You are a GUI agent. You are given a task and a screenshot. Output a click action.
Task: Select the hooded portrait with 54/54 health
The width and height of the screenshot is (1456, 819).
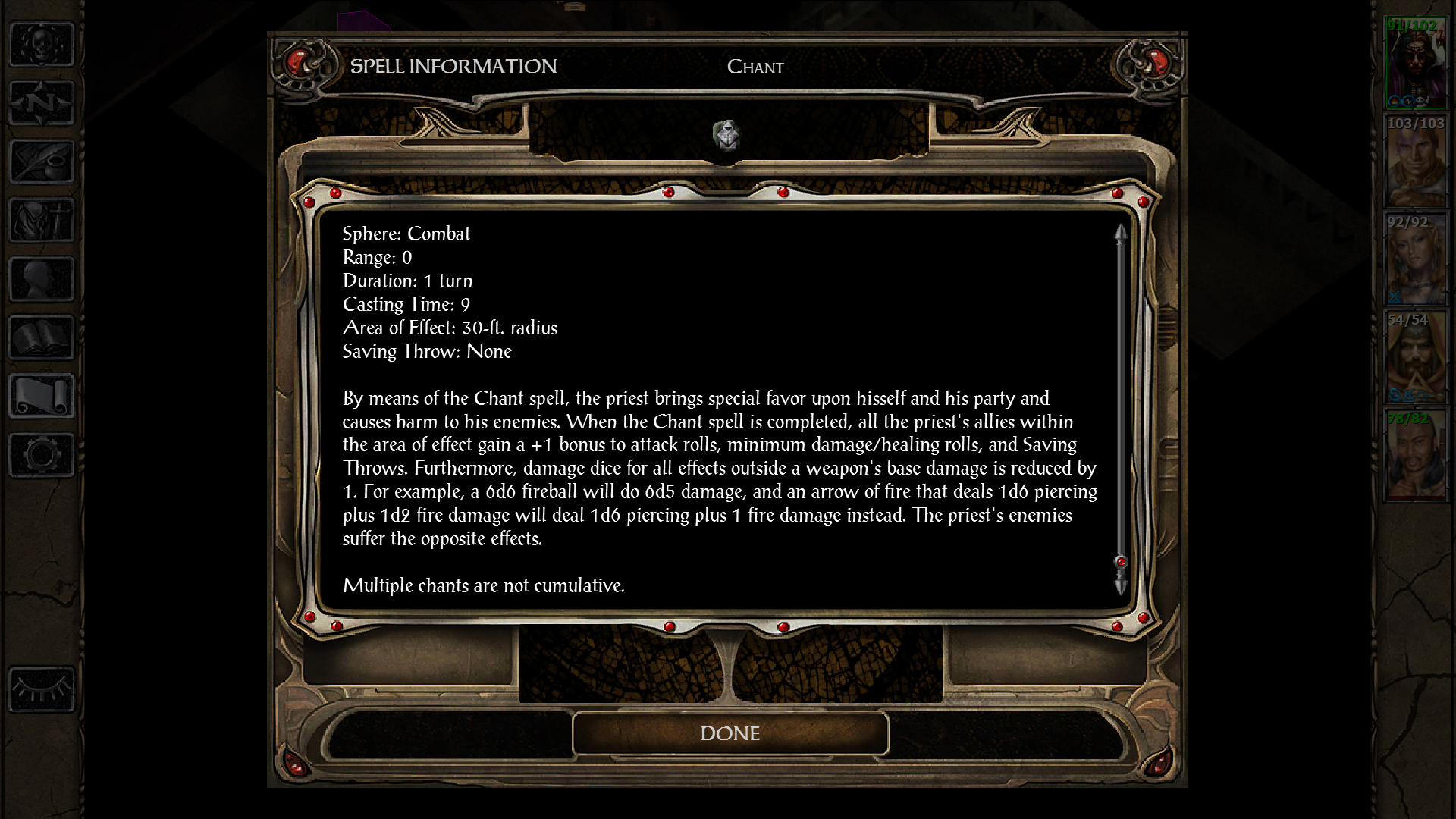tap(1415, 358)
